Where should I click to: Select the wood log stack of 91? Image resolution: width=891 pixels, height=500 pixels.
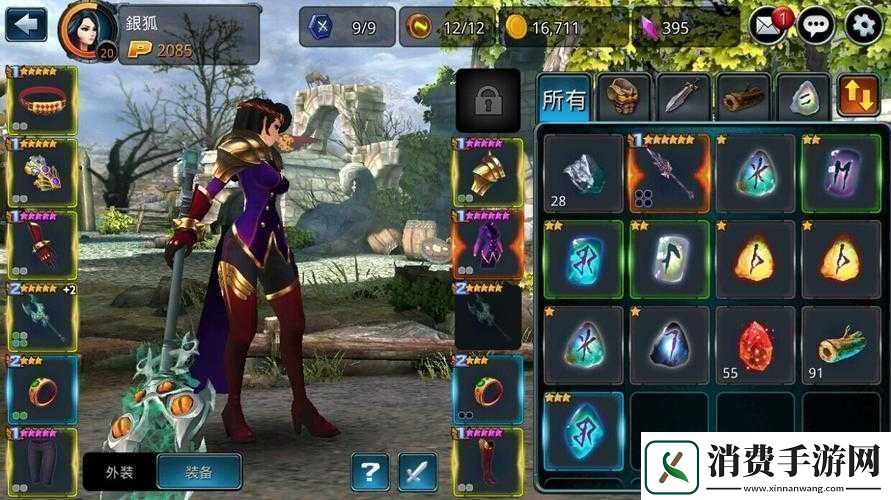pos(841,346)
